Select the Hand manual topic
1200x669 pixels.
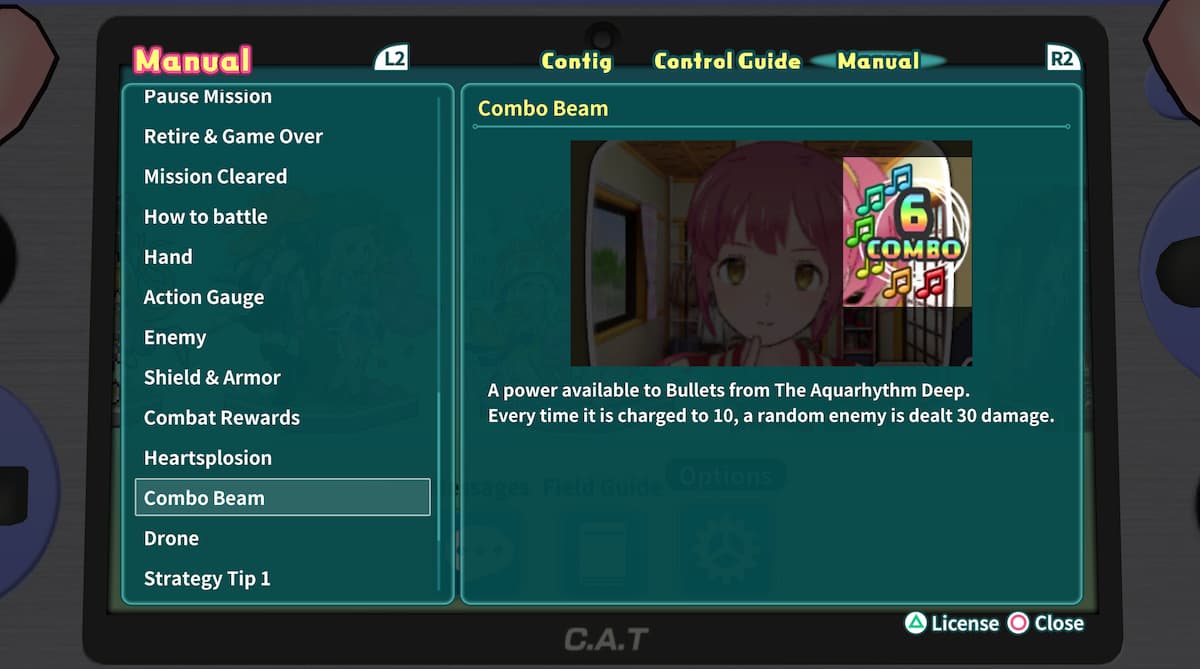click(168, 257)
